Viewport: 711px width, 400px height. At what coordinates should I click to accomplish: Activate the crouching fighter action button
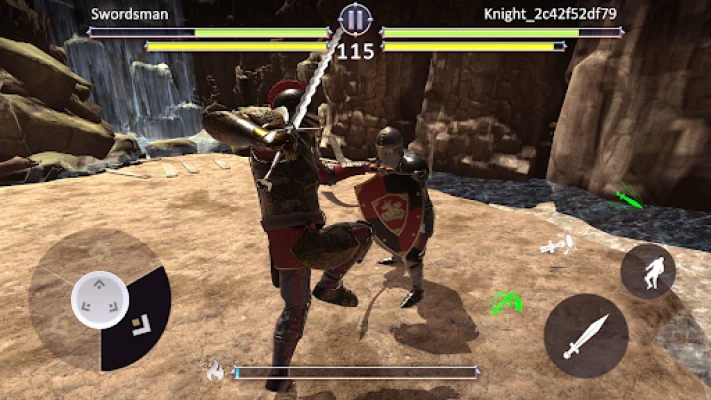click(648, 271)
